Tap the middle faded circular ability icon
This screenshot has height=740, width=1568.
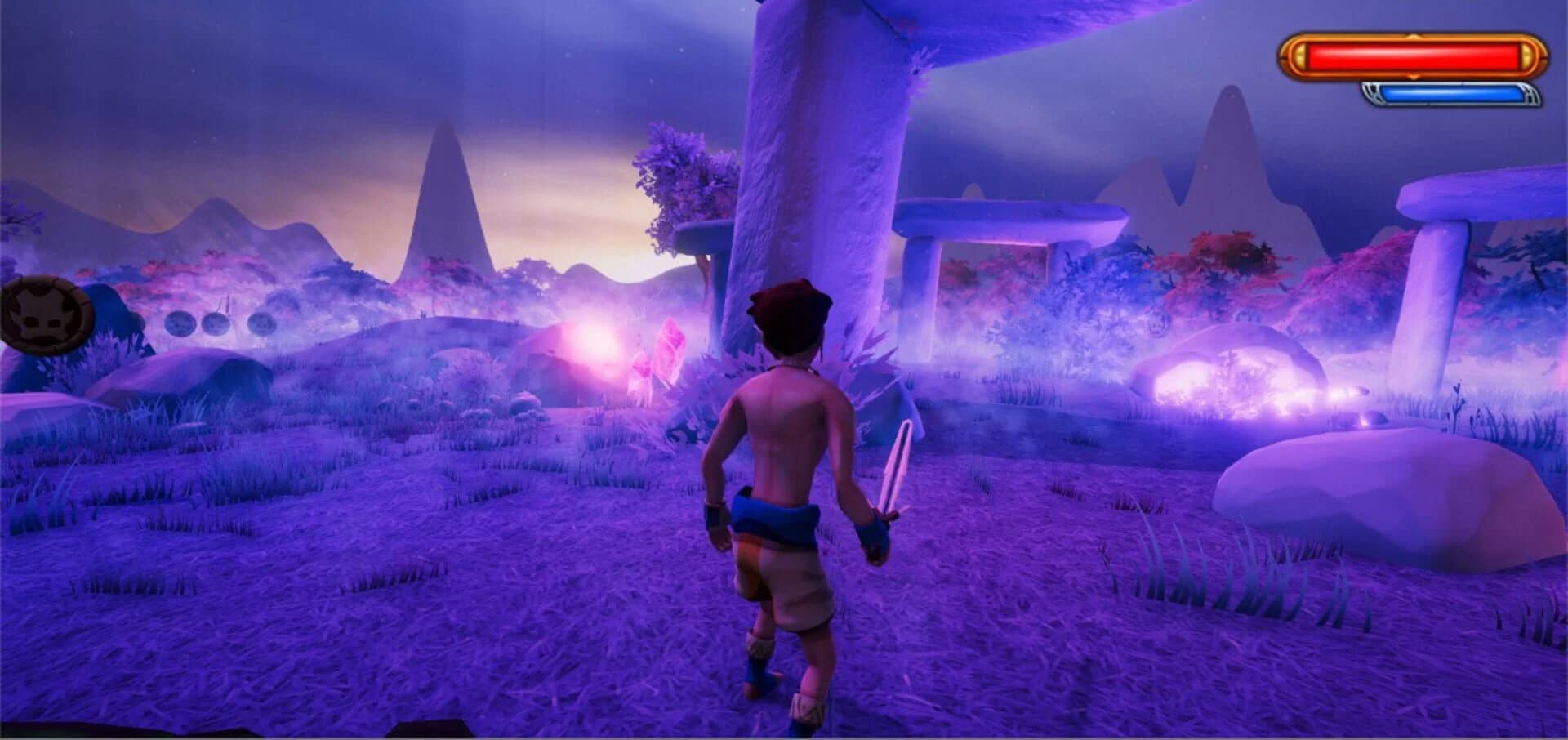pos(216,323)
